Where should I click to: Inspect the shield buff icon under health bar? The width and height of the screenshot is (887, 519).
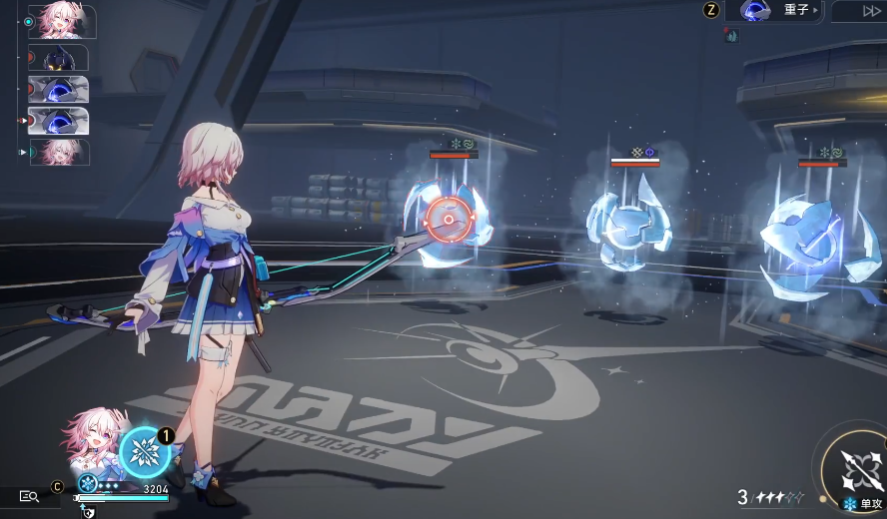point(89,512)
